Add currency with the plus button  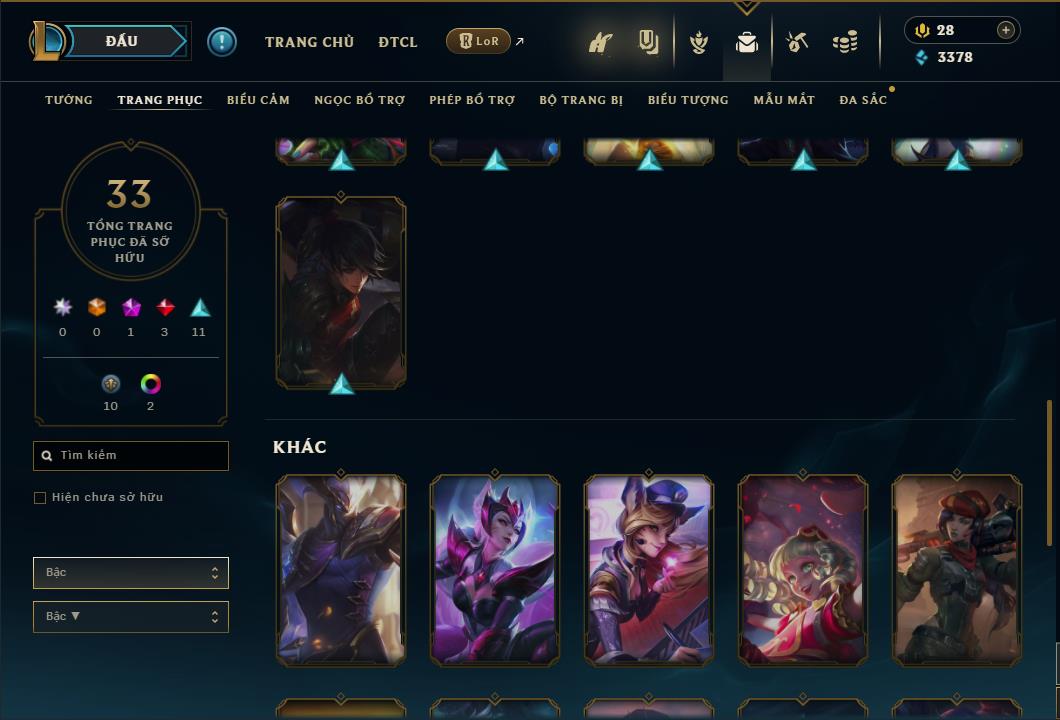[x=1006, y=30]
